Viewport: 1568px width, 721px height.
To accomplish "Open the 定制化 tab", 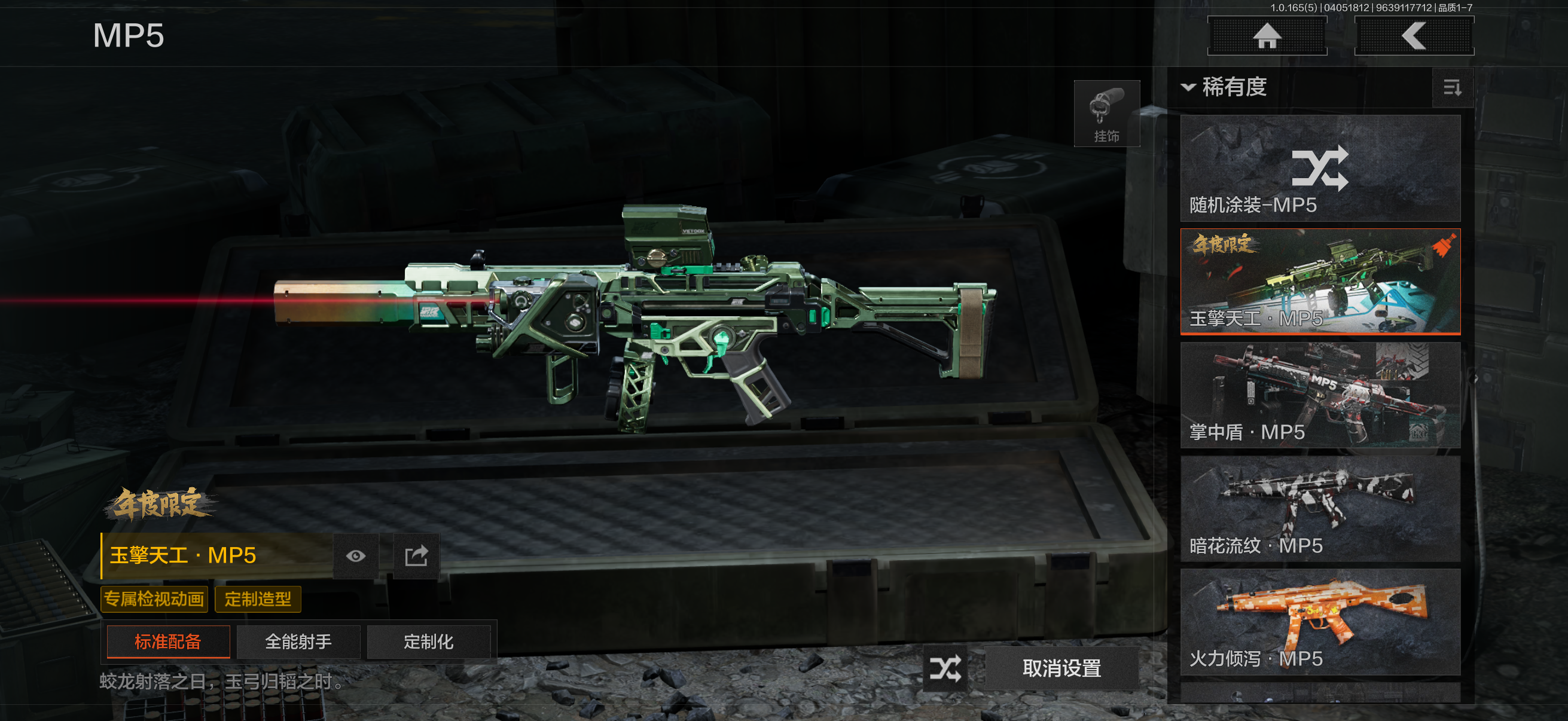I will (x=429, y=642).
